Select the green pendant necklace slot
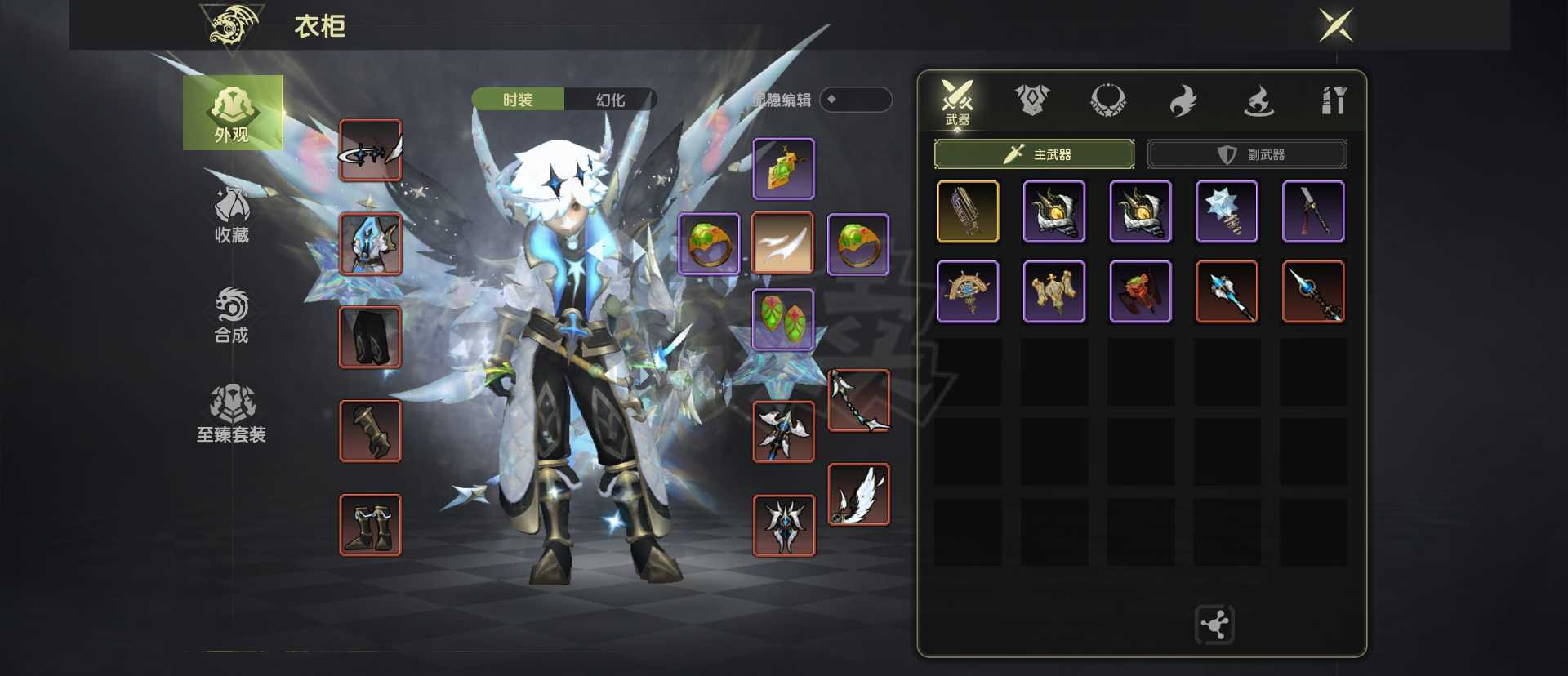 point(783,169)
